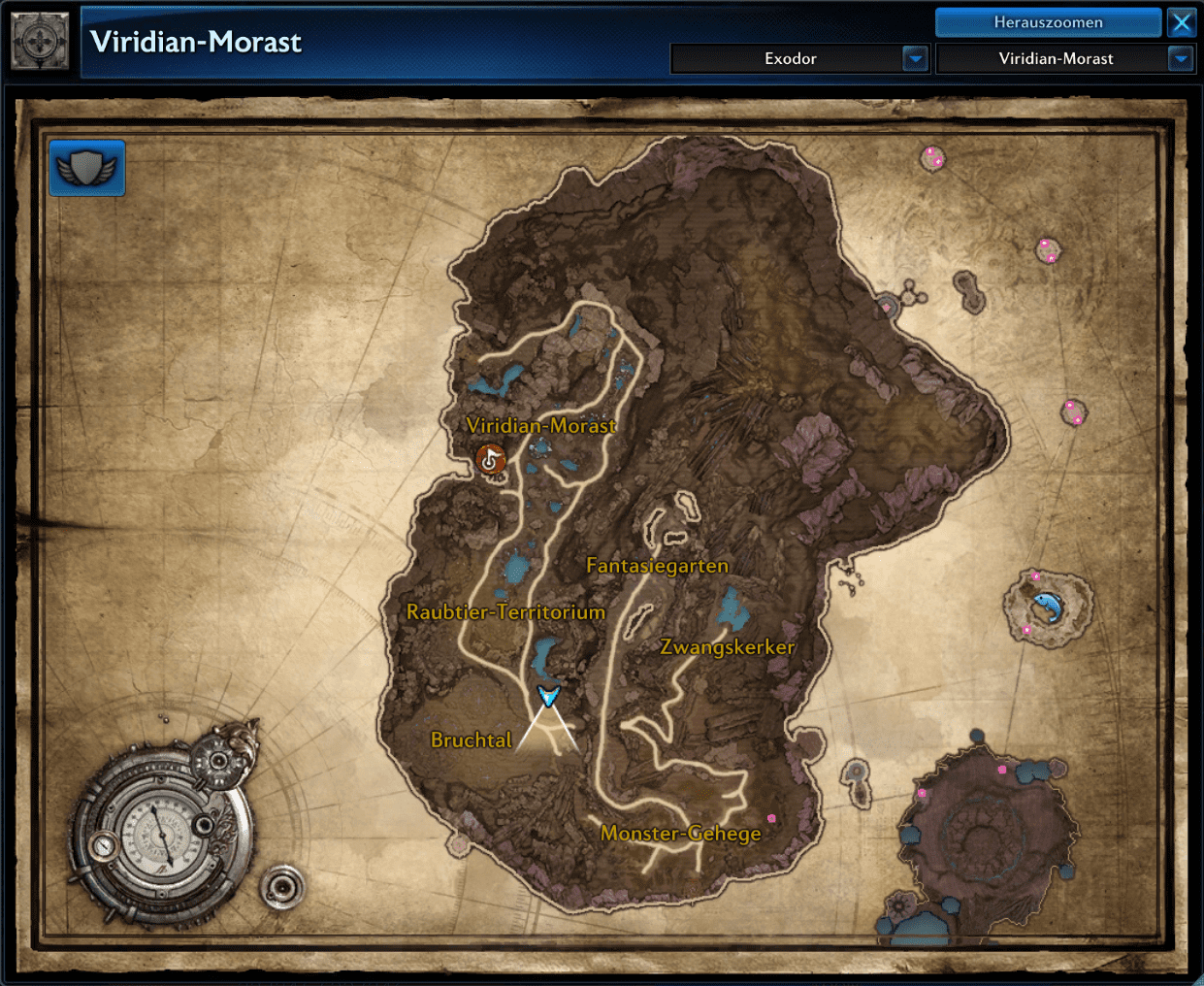Screen dimensions: 1204x986
Task: Open the Exodor region dropdown
Action: click(x=915, y=59)
